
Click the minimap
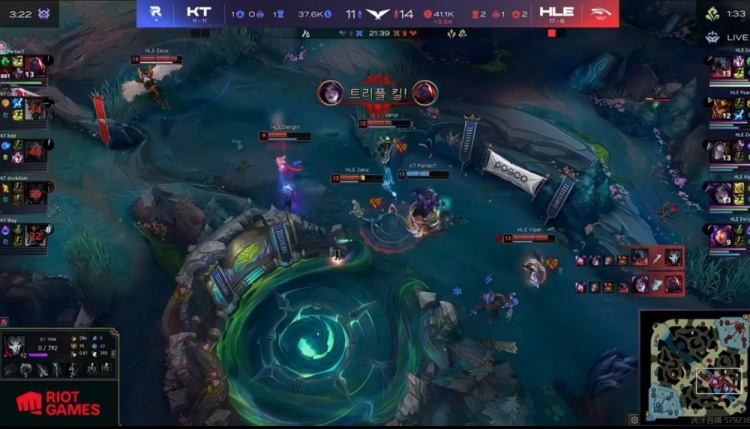(x=694, y=366)
